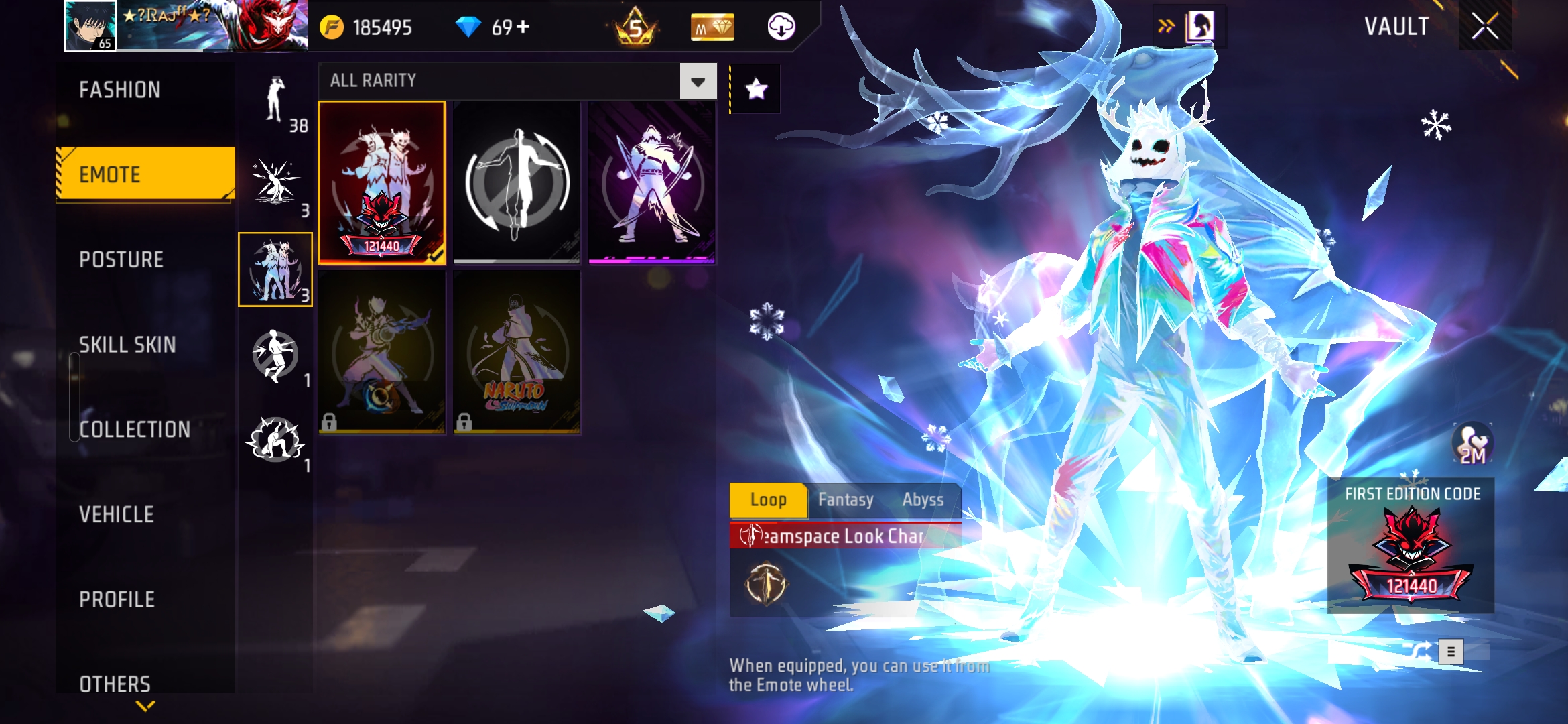Open the Others category
Viewport: 1568px width, 724px height.
point(115,684)
